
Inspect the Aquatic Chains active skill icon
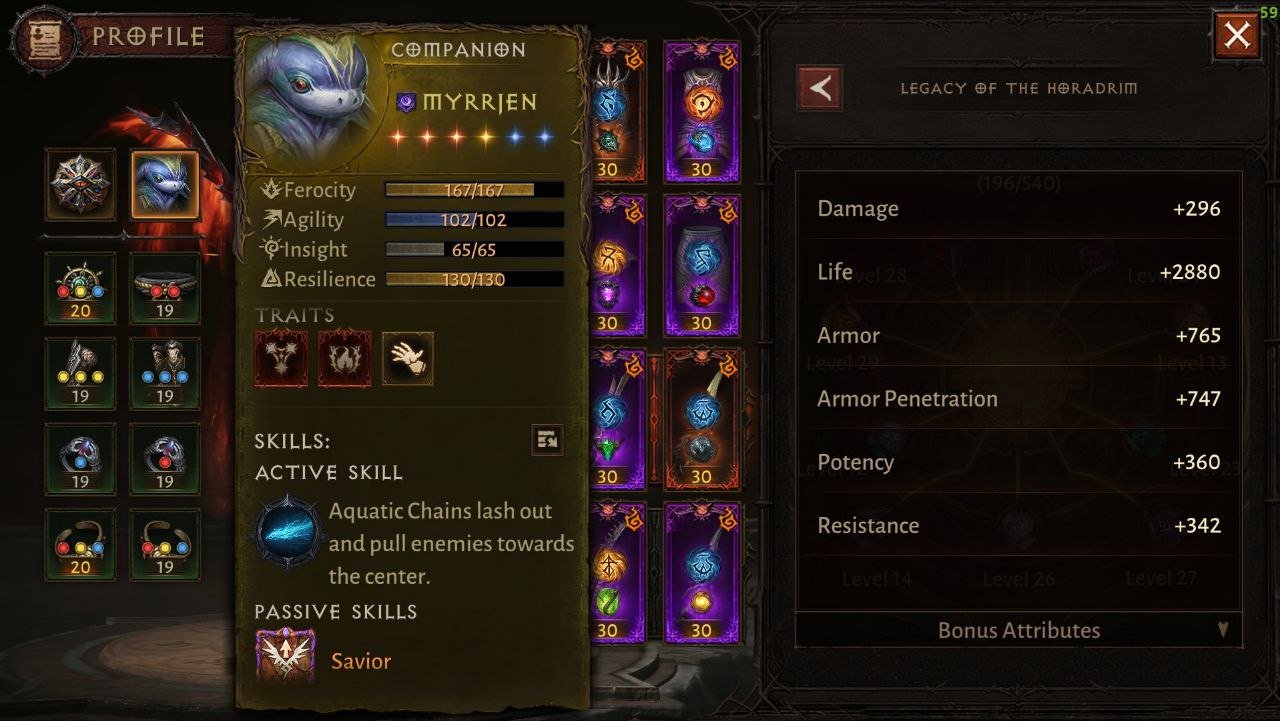click(289, 530)
